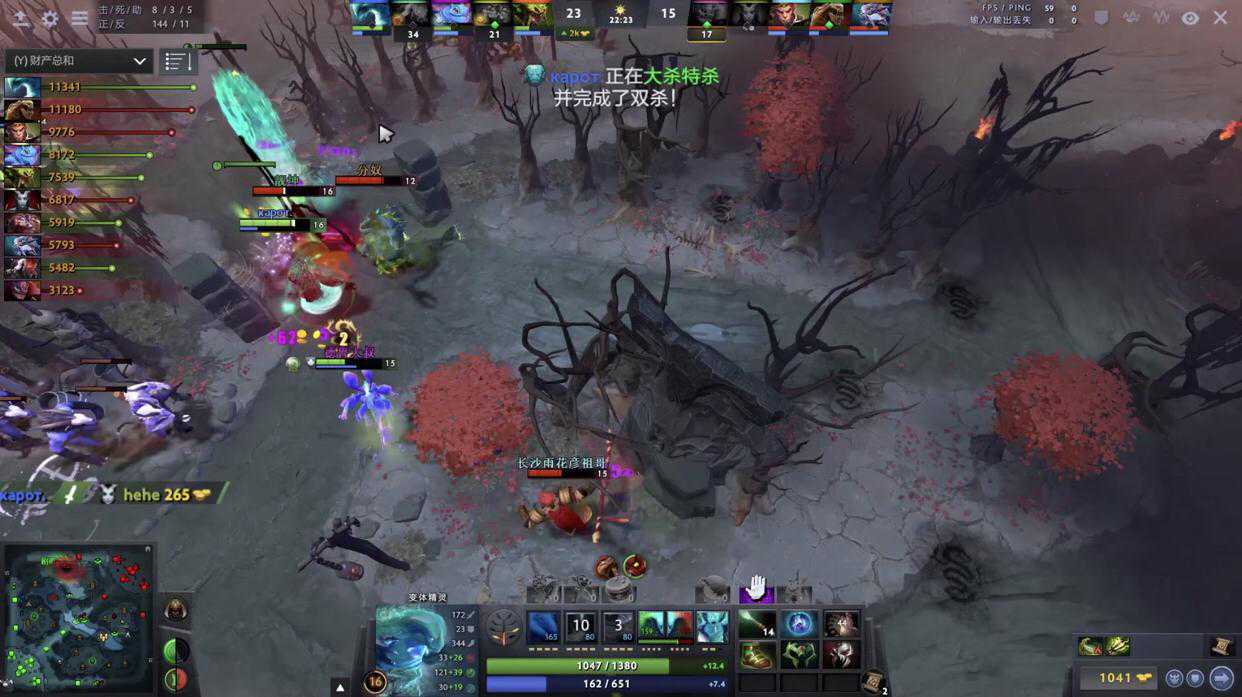The height and width of the screenshot is (697, 1242).
Task: Activate the Morph ultimate ability
Action: pos(712,627)
